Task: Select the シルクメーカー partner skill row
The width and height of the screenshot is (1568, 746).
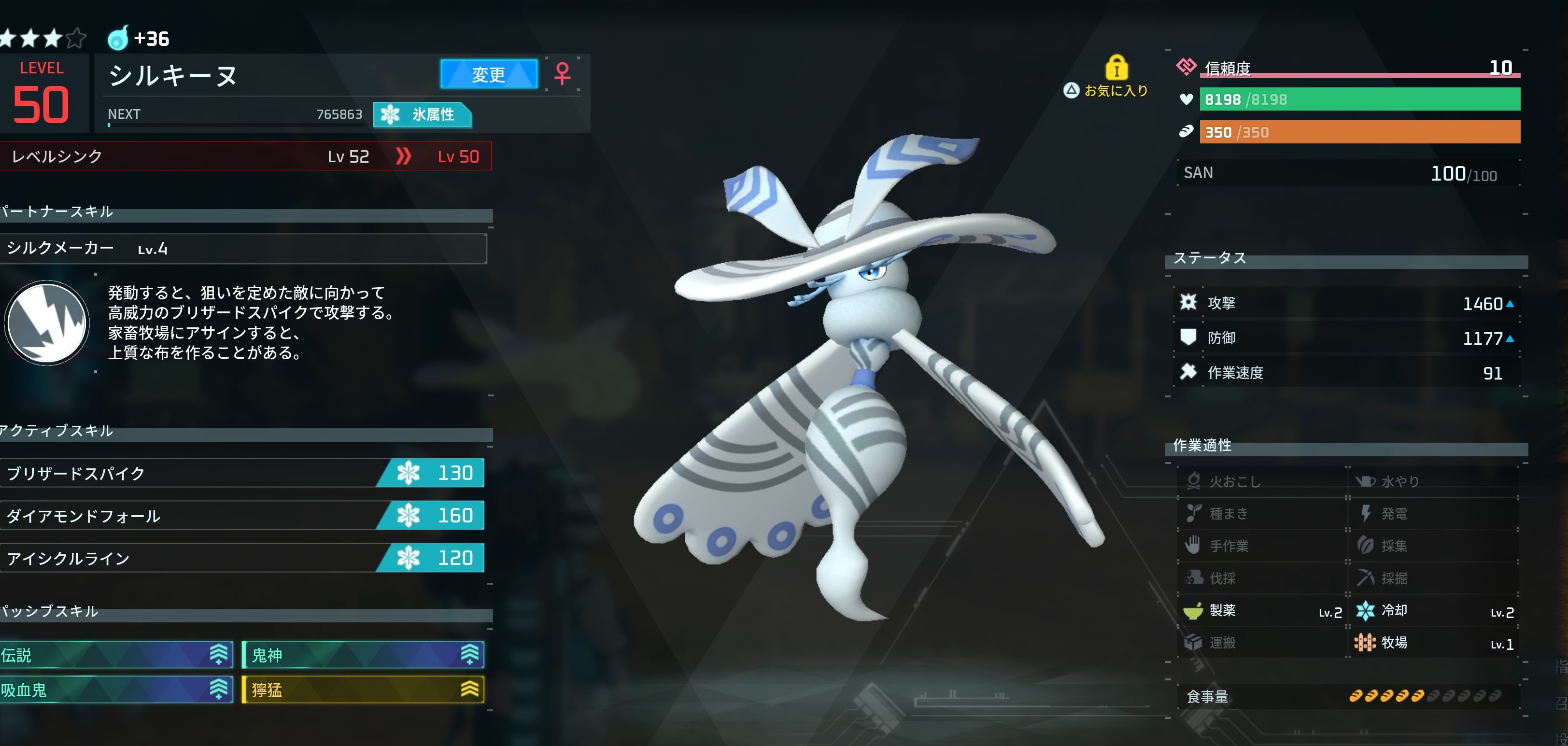Action: pos(242,248)
